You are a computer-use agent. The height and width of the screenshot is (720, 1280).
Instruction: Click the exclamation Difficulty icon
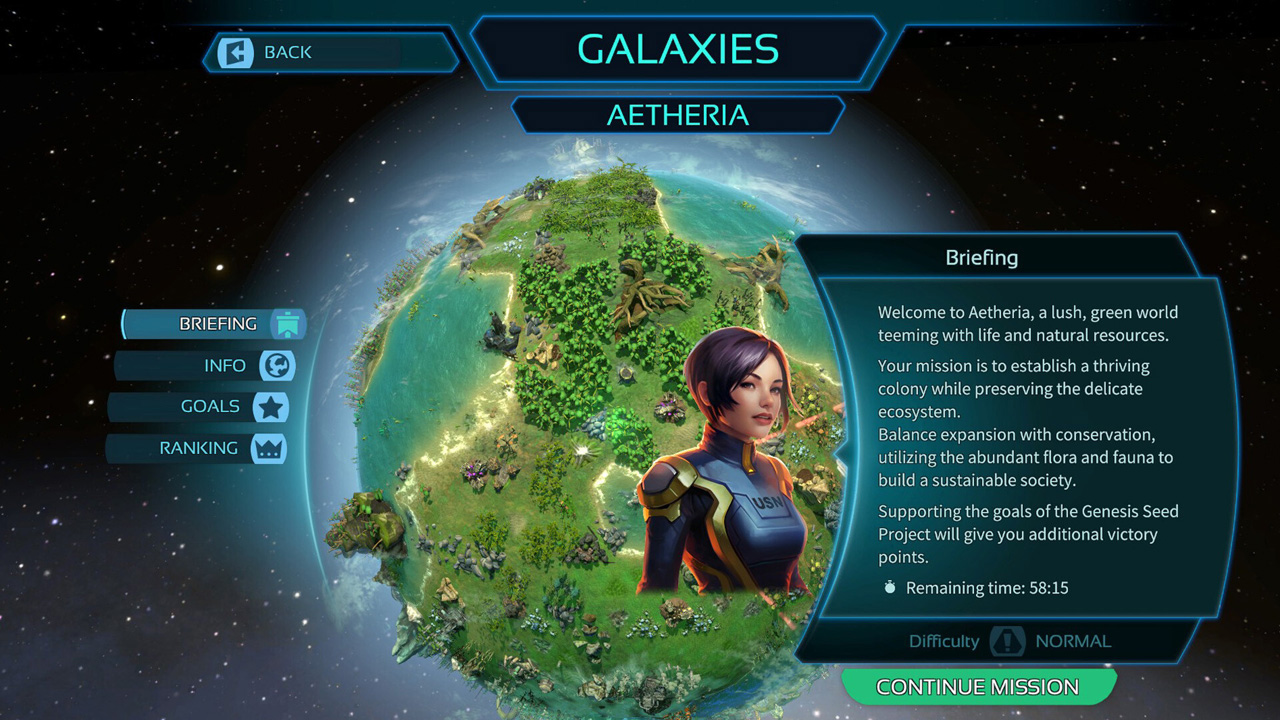(1008, 641)
